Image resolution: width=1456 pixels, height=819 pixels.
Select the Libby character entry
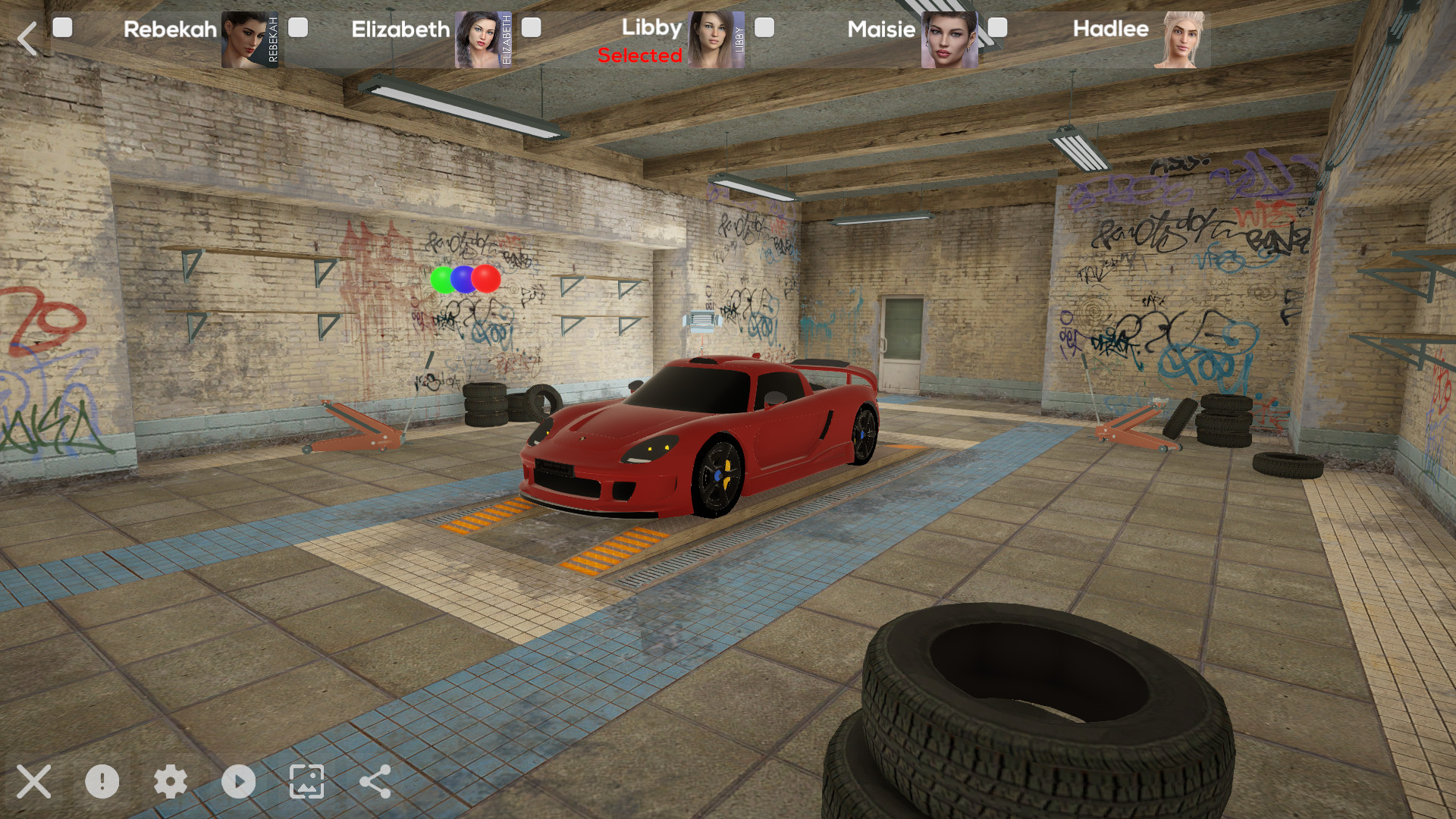(x=652, y=30)
